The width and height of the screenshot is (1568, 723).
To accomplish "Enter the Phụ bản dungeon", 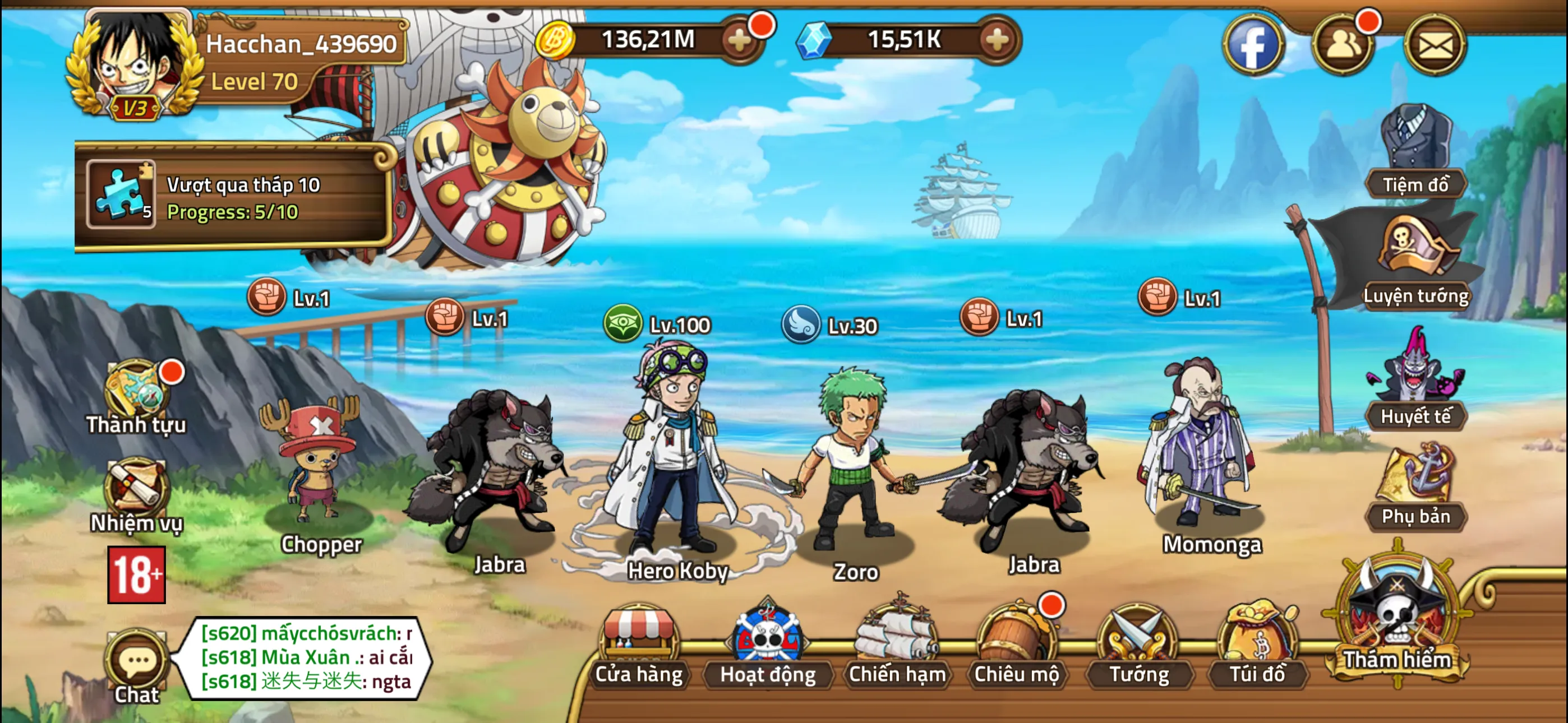I will pyautogui.click(x=1415, y=487).
